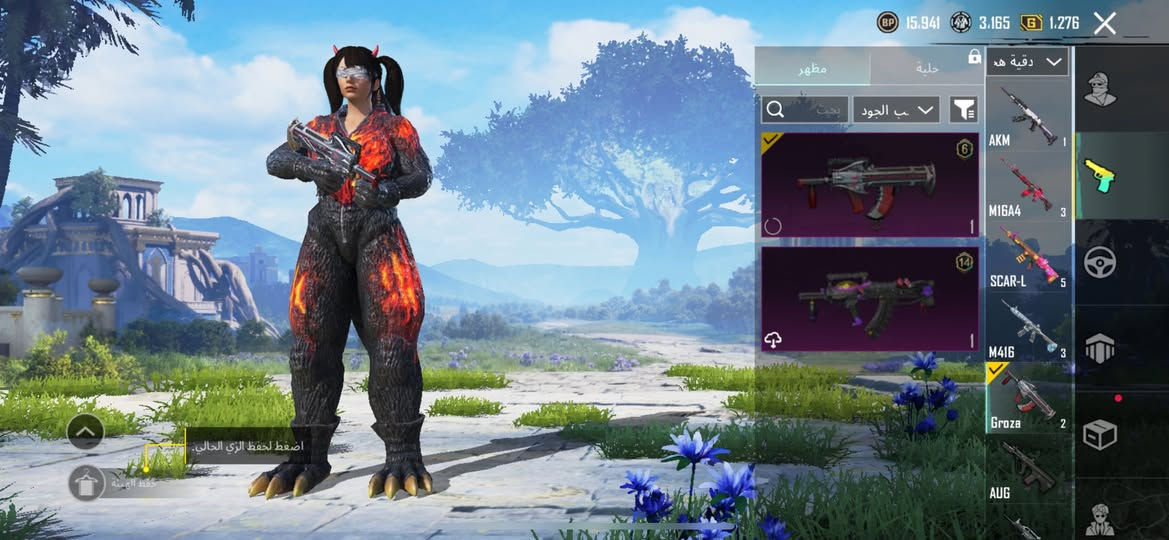Select the level 14 Groza skin card
The width and height of the screenshot is (1169, 540).
(x=869, y=299)
